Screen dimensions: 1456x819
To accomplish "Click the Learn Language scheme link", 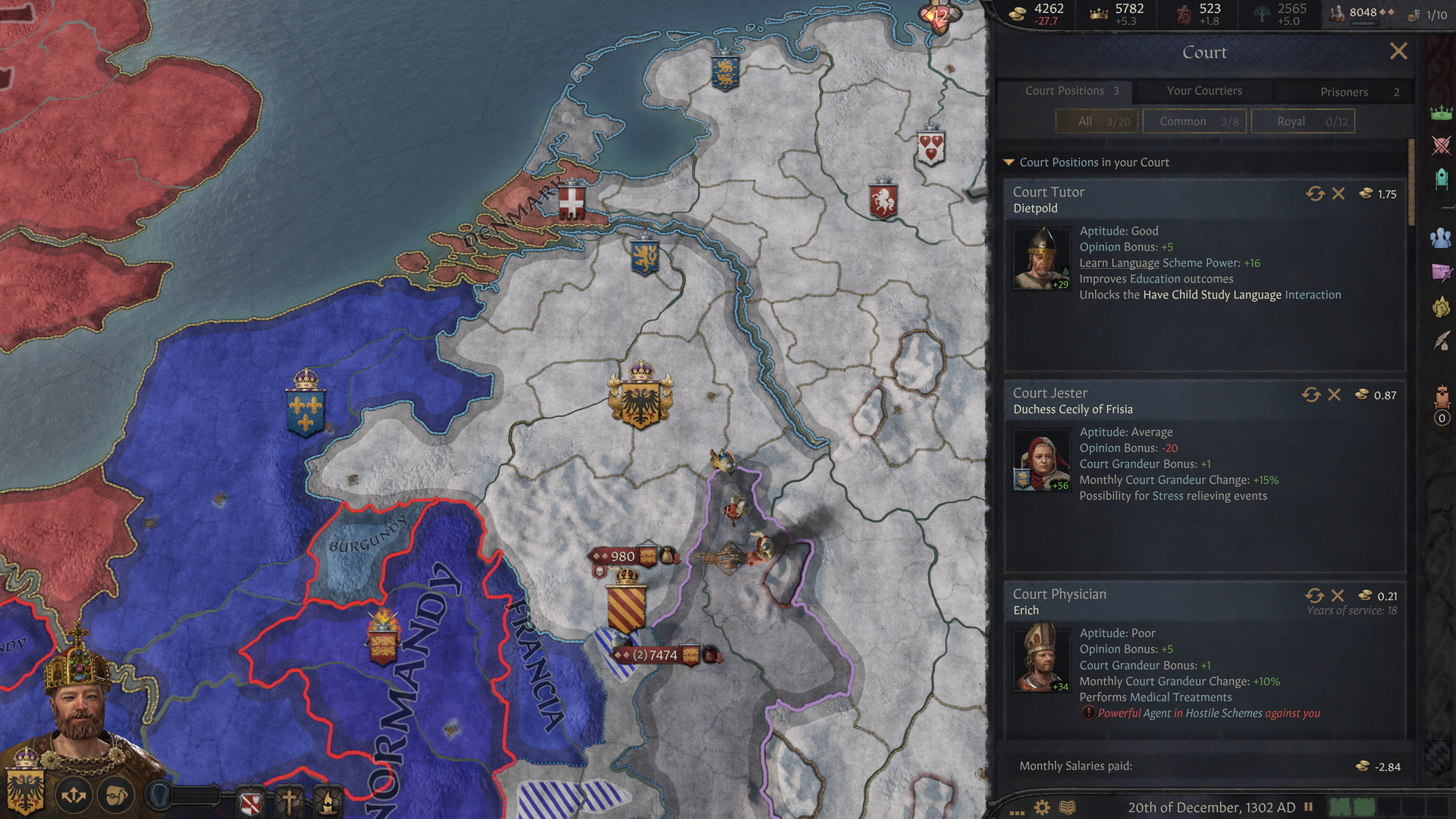I will (x=1118, y=262).
